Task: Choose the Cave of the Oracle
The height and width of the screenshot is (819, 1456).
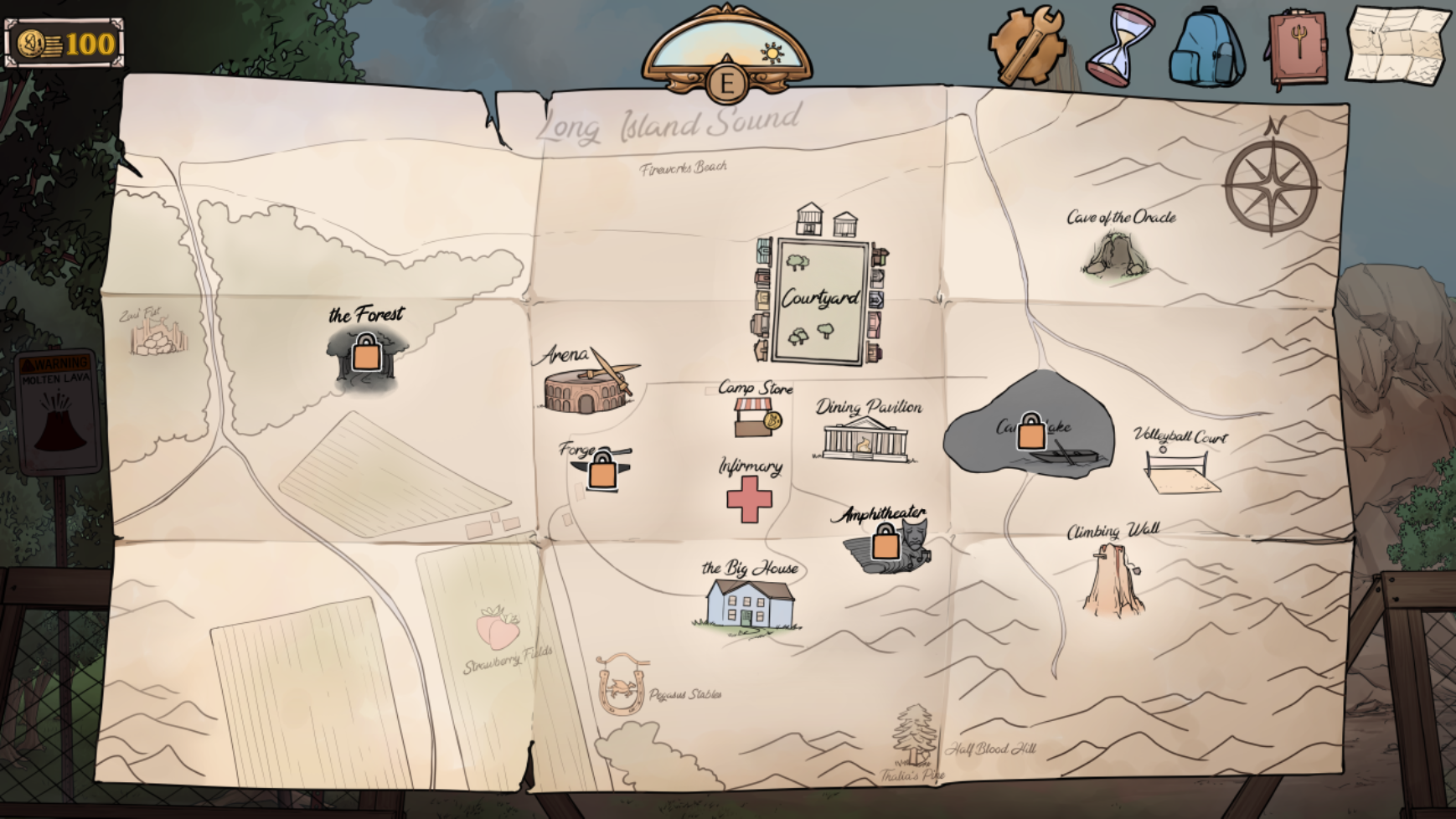Action: pos(1115,255)
